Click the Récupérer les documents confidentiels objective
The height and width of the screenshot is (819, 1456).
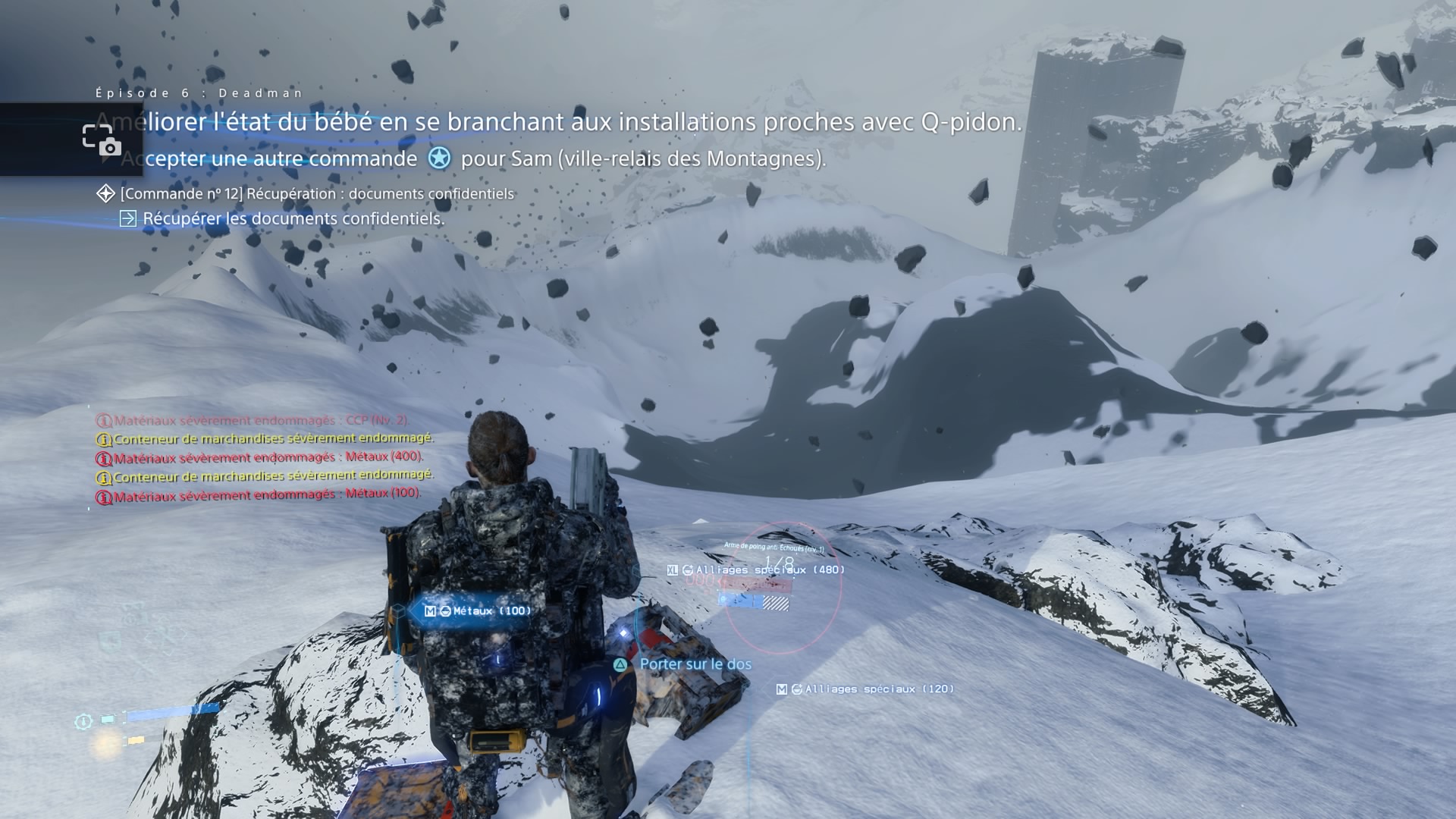click(293, 219)
